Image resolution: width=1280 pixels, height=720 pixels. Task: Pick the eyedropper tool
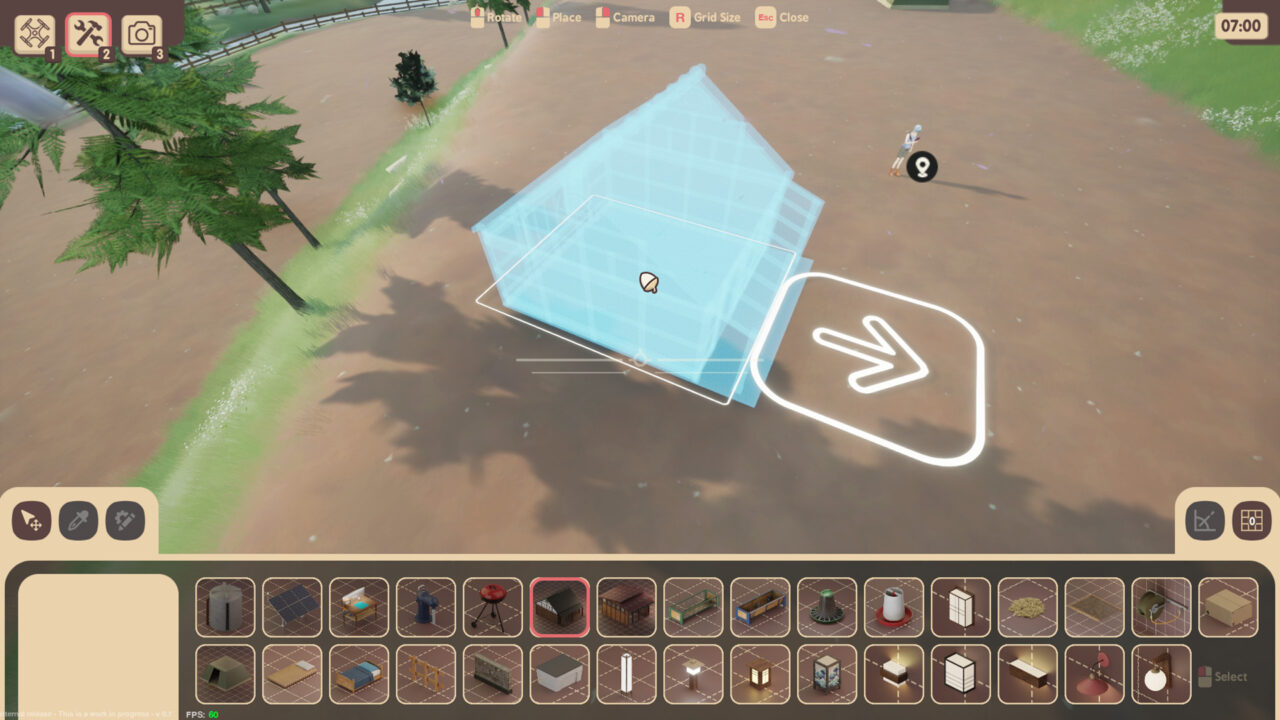coord(76,520)
